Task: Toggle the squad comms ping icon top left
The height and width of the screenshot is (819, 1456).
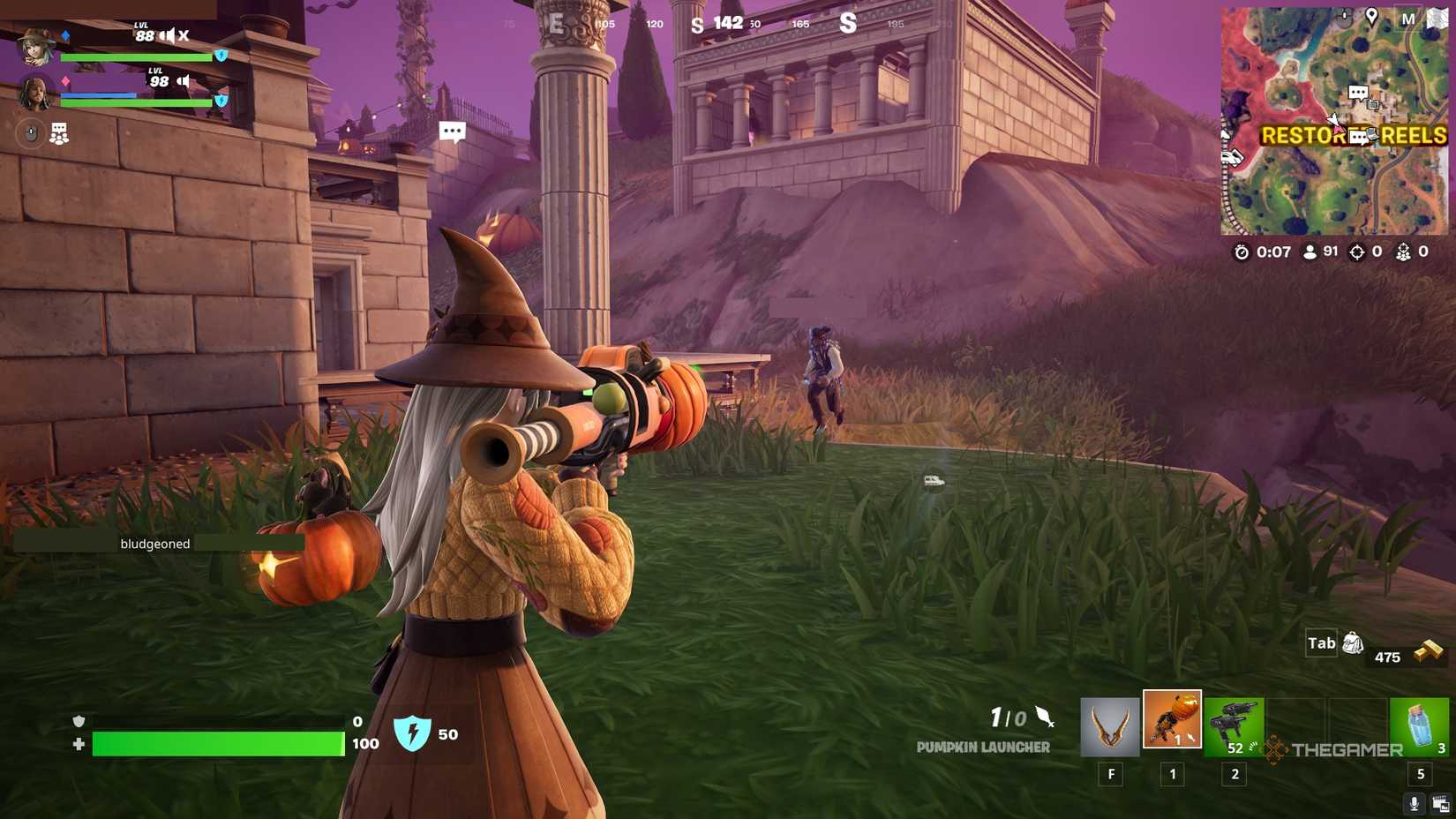Action: pos(58,134)
